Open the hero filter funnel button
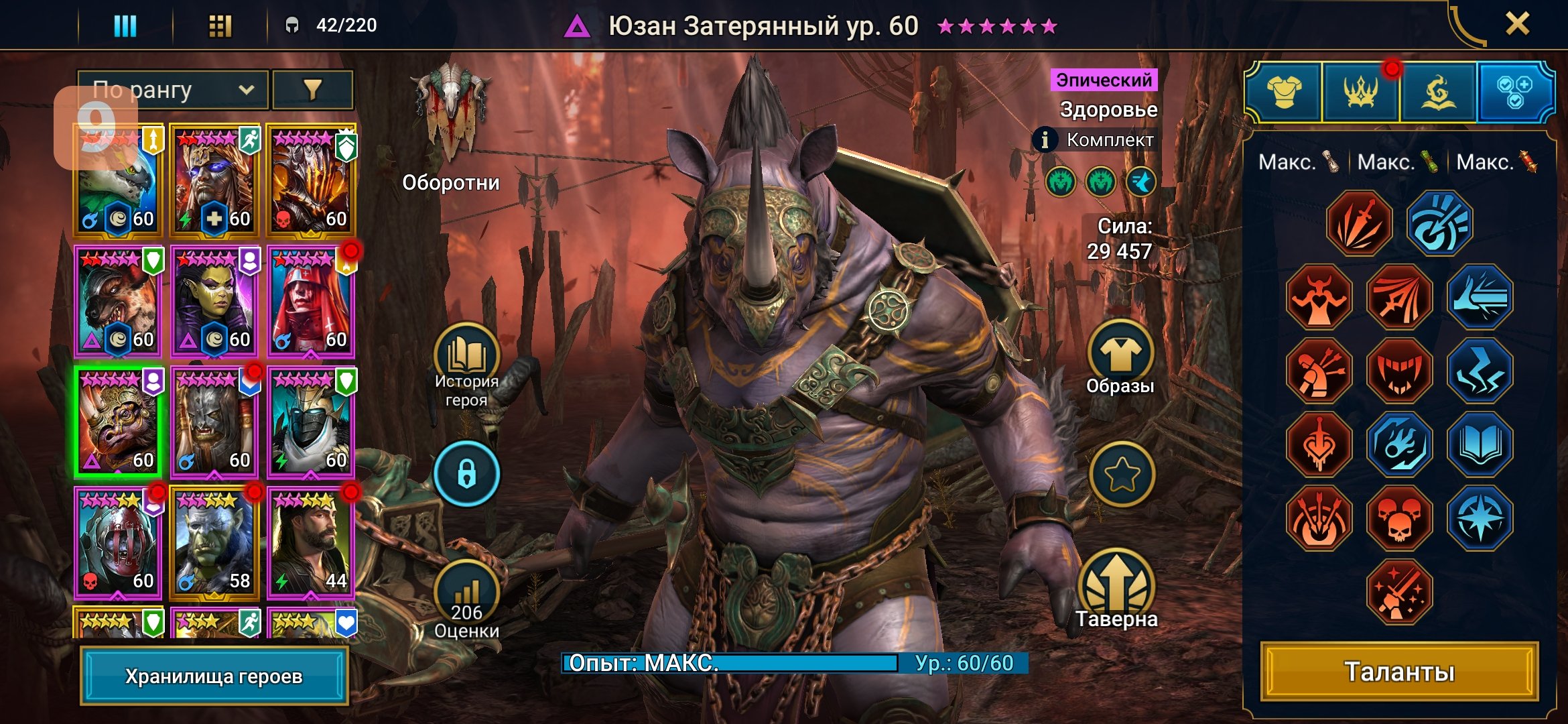The height and width of the screenshot is (724, 1568). tap(312, 90)
